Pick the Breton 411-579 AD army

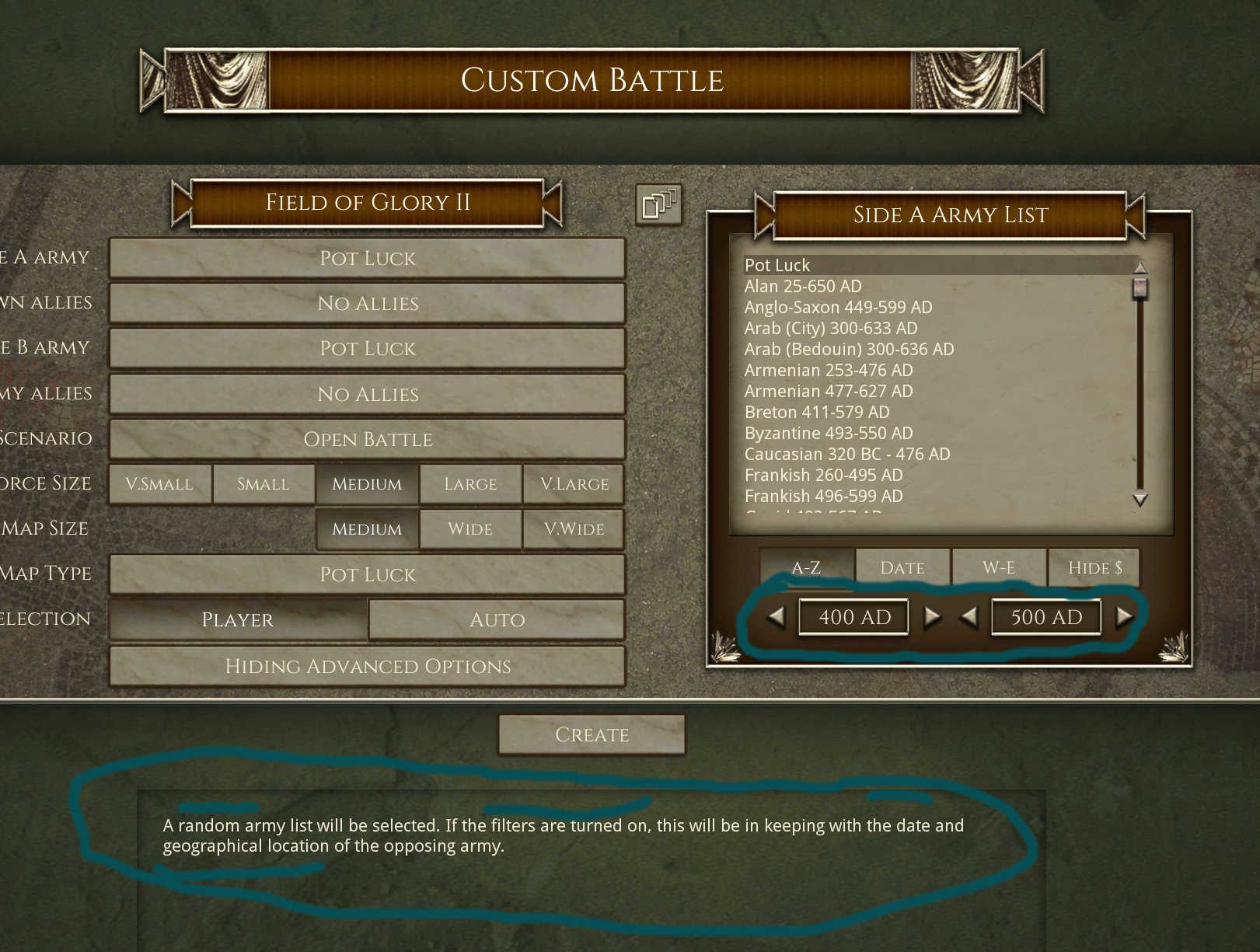(817, 412)
